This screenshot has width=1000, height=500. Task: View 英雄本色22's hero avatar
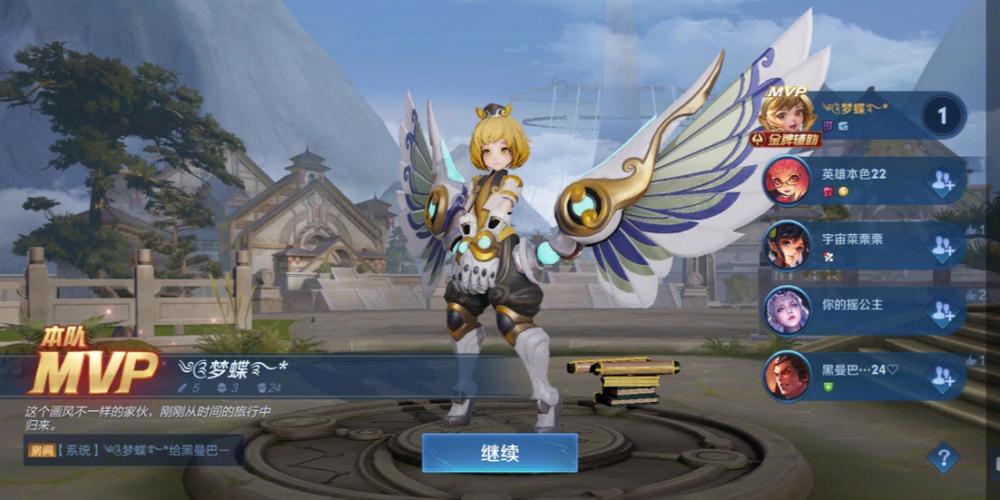787,181
